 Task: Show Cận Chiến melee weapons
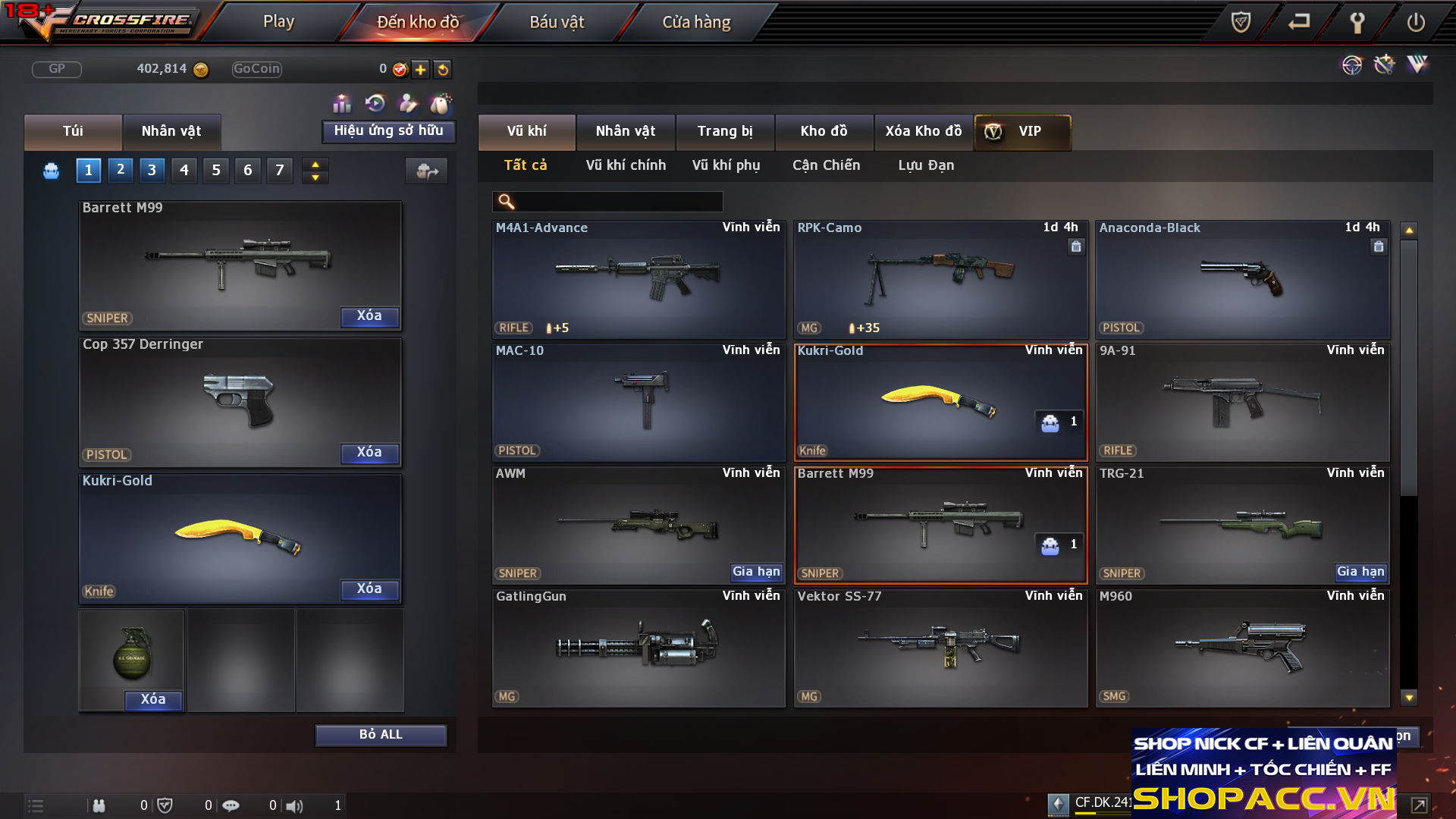(826, 165)
